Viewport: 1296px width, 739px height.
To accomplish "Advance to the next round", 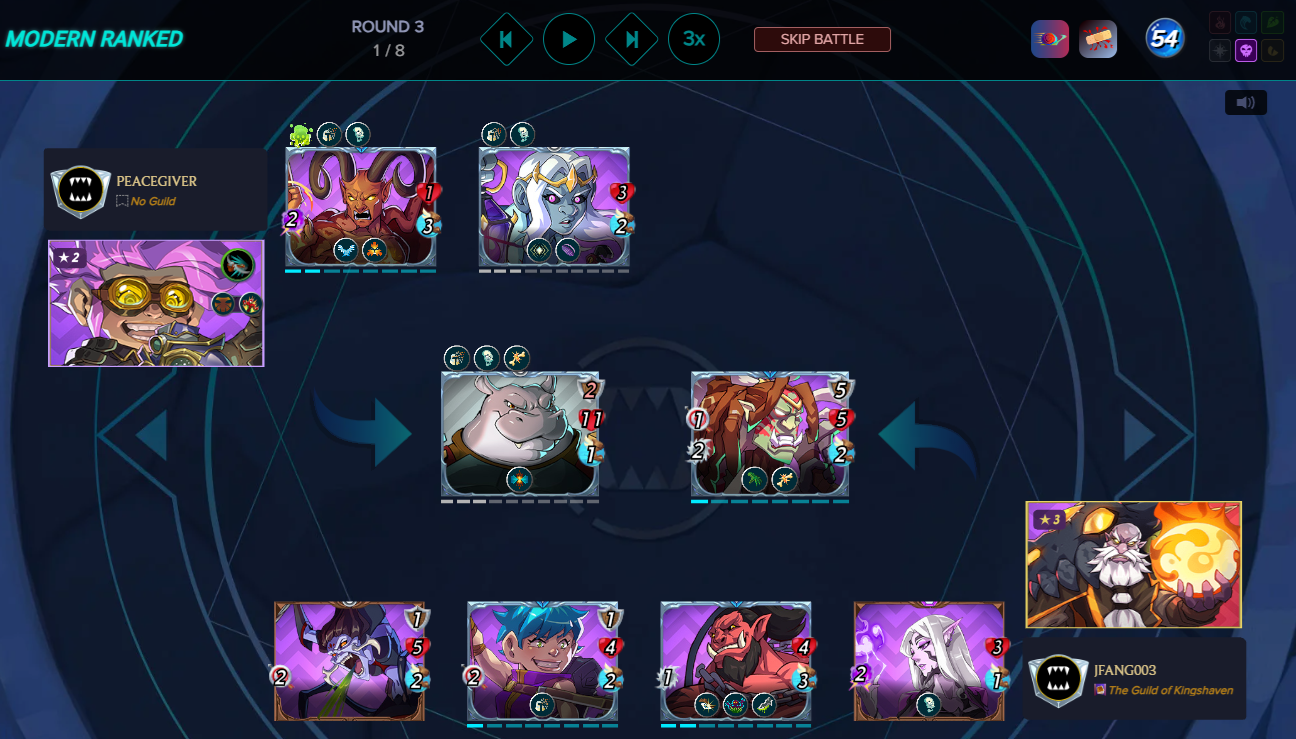I will click(632, 40).
